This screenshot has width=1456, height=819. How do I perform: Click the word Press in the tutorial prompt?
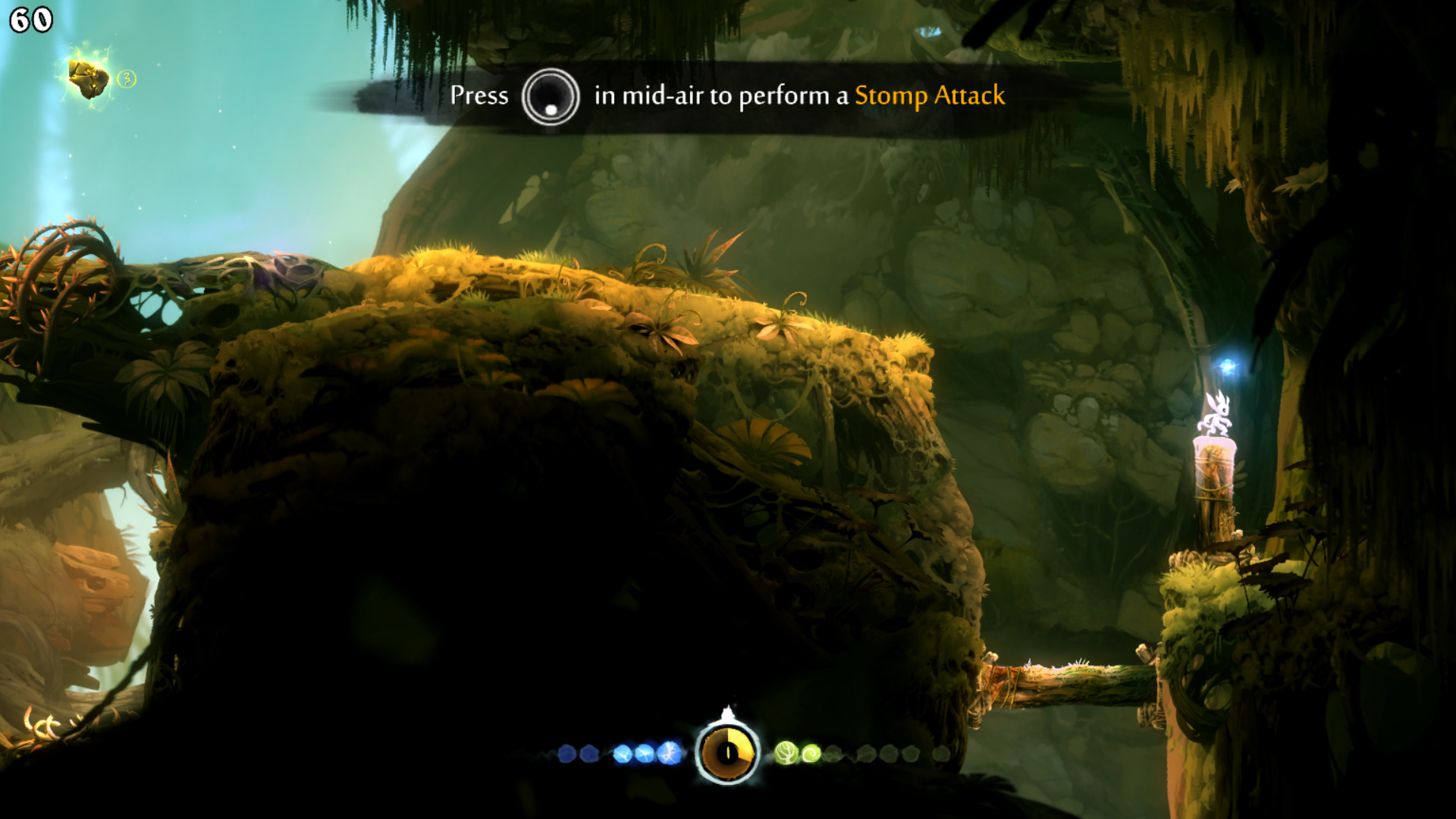tap(479, 96)
